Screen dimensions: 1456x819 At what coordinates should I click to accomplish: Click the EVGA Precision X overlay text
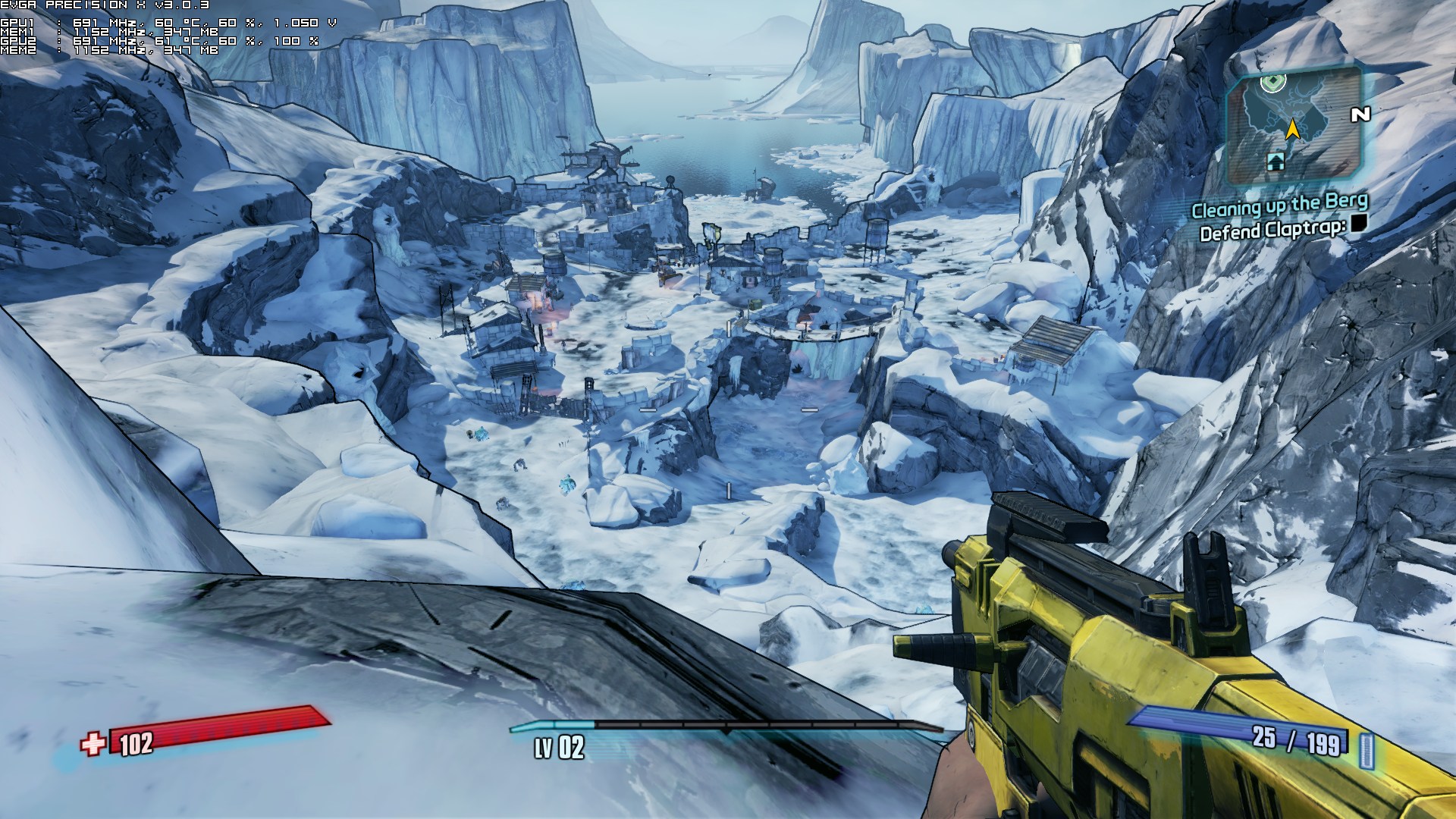tap(105, 5)
